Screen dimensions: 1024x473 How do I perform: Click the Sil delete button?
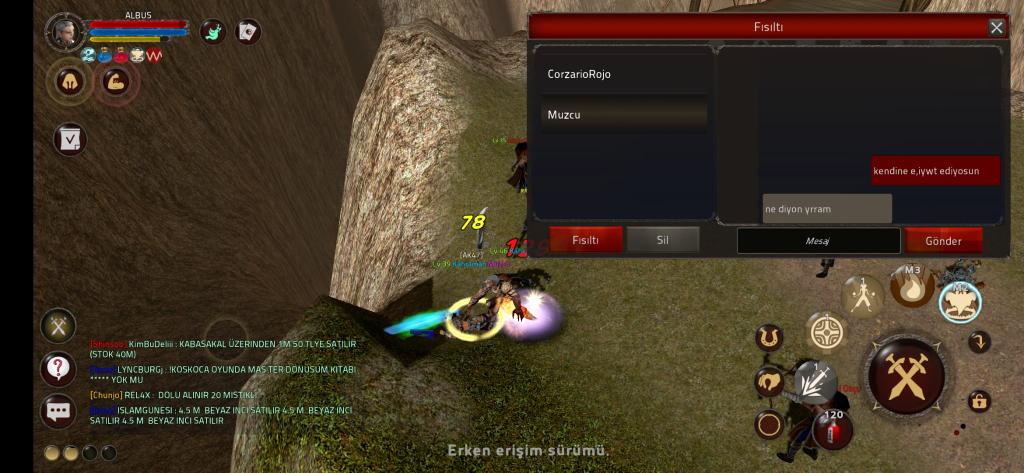pos(663,240)
